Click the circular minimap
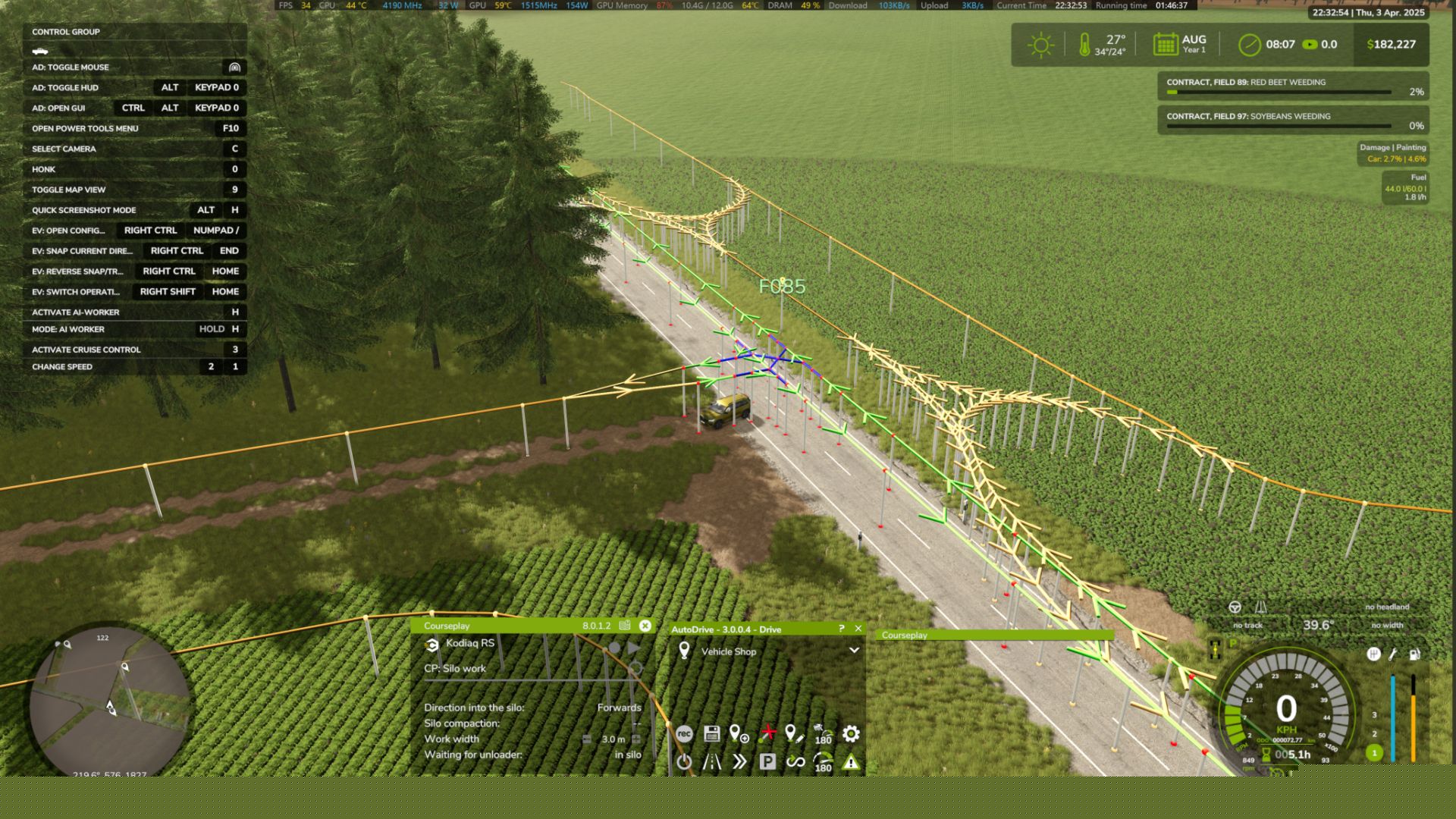Screen dimensions: 1456x819 click(x=110, y=701)
